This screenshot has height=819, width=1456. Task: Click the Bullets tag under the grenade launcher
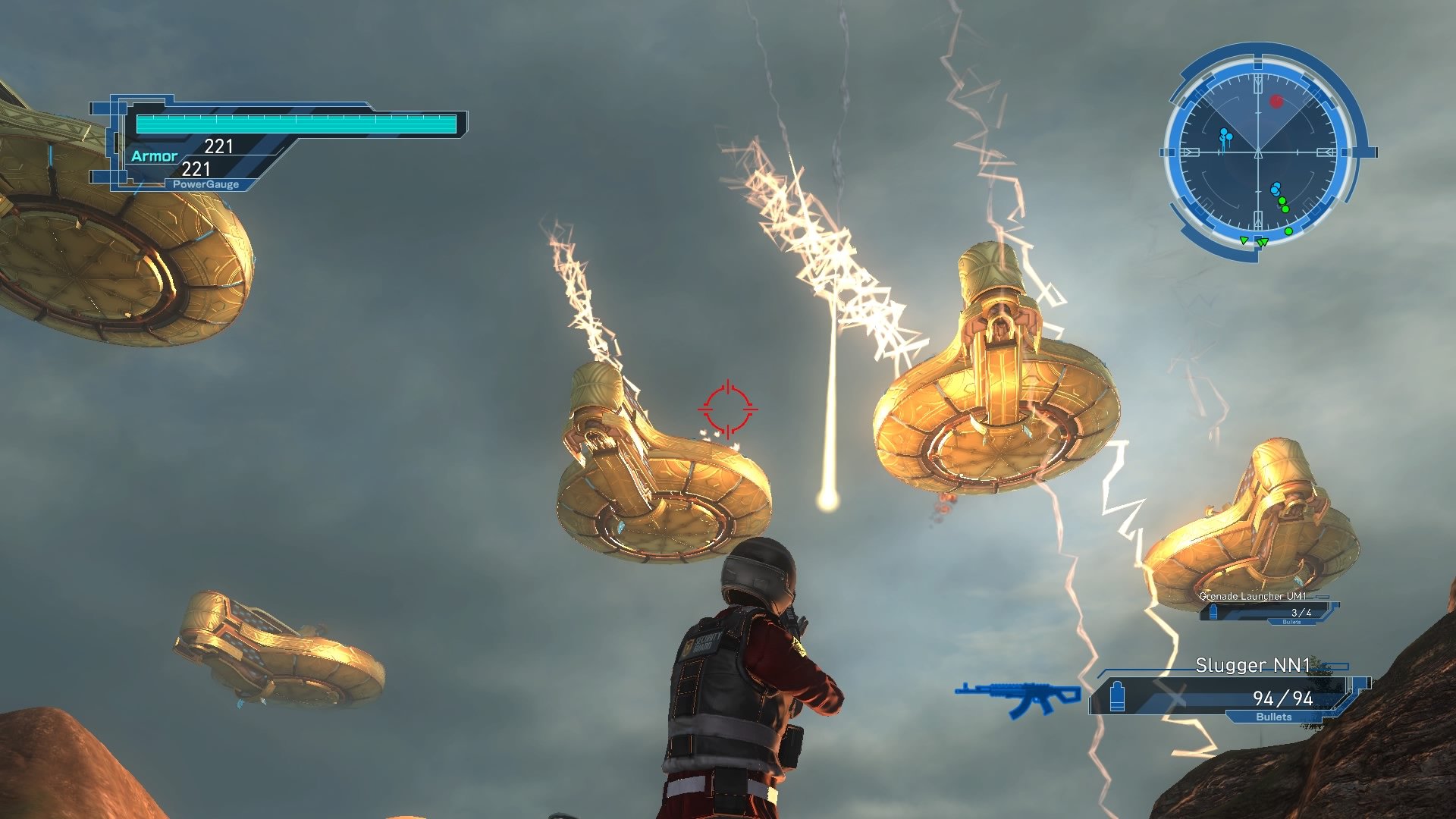pyautogui.click(x=1291, y=622)
